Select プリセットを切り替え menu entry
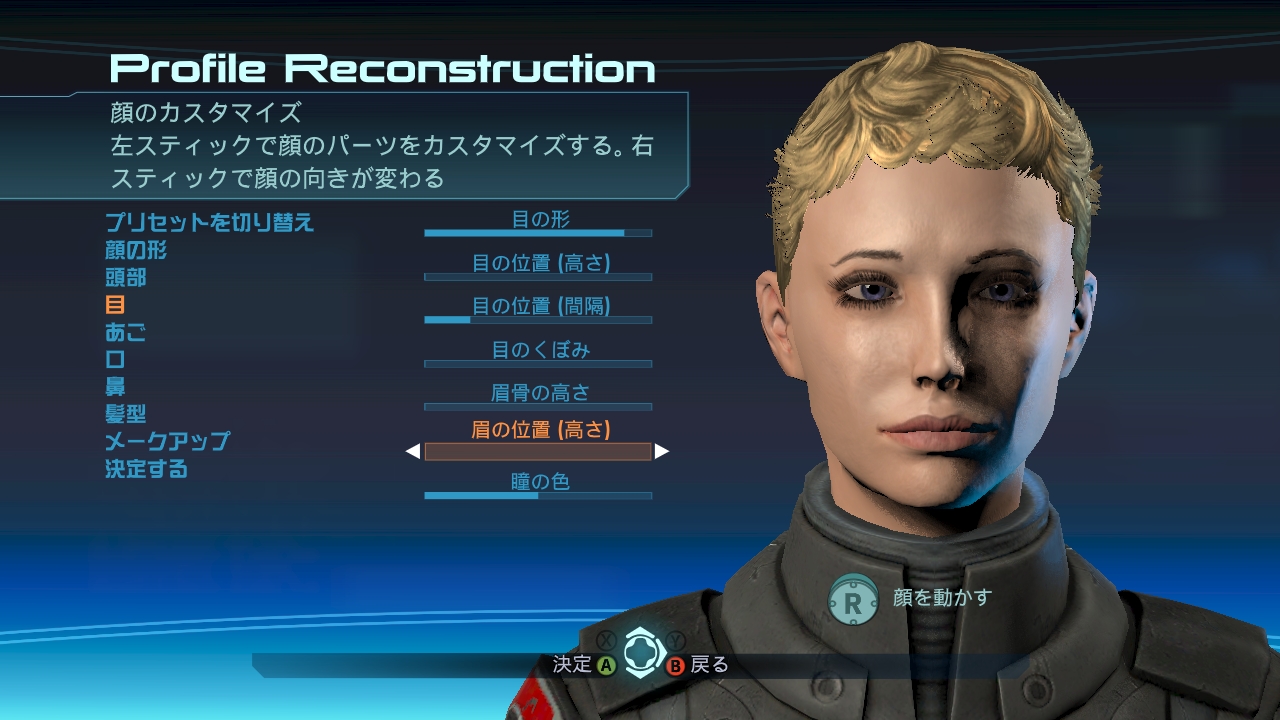Image resolution: width=1280 pixels, height=720 pixels. tap(210, 222)
